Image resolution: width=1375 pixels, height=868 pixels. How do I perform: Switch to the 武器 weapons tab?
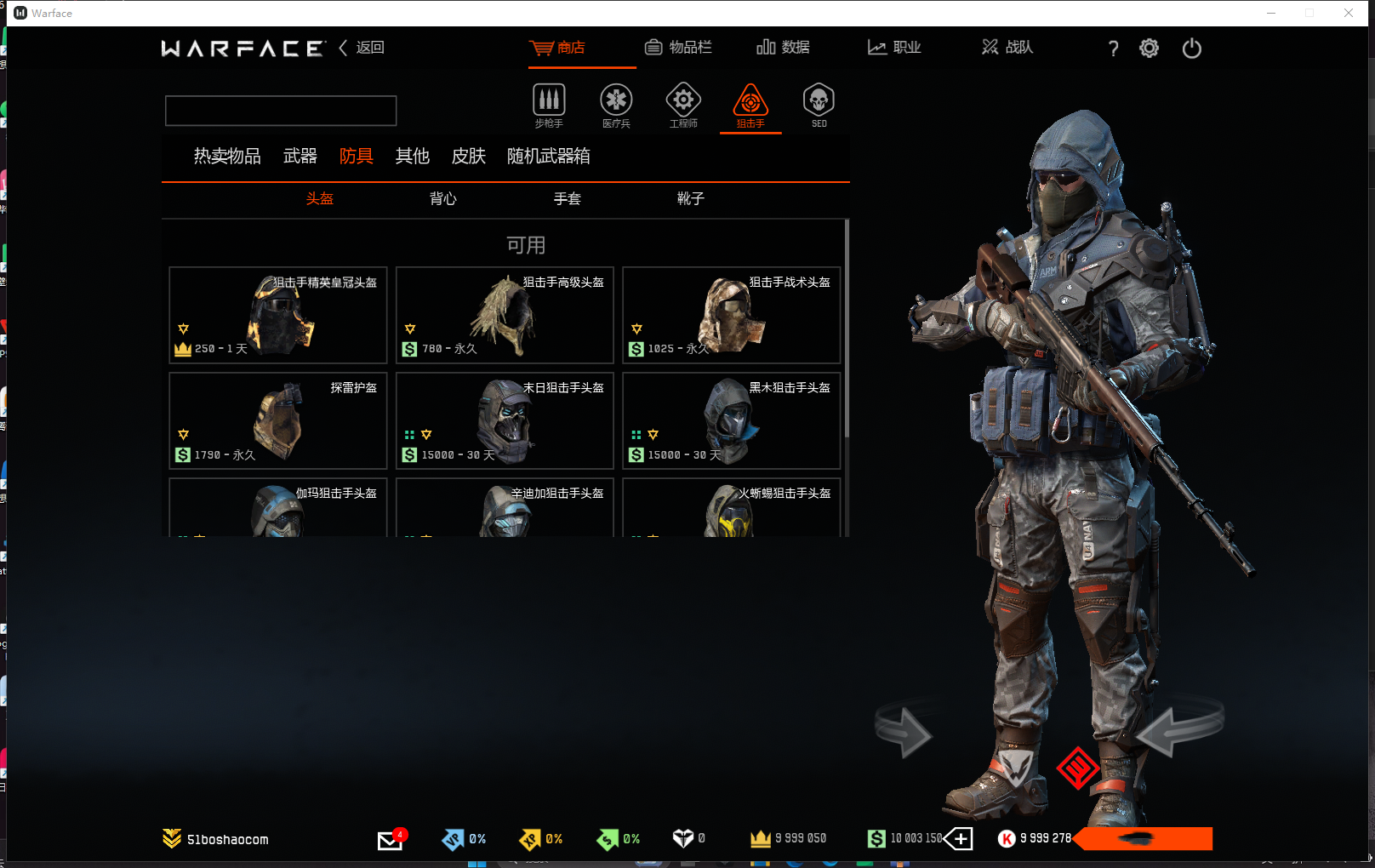(x=300, y=157)
